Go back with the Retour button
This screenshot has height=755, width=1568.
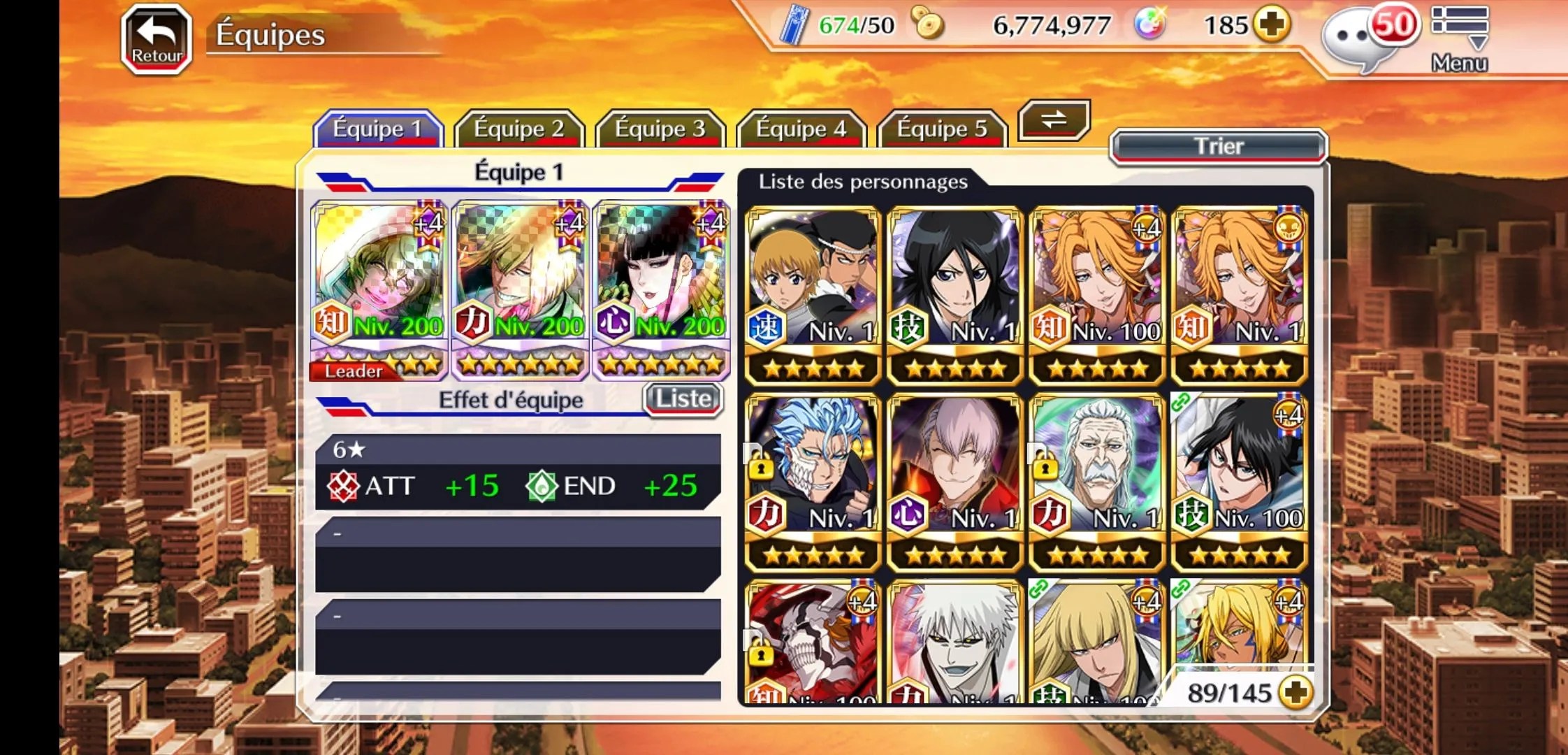pyautogui.click(x=157, y=39)
